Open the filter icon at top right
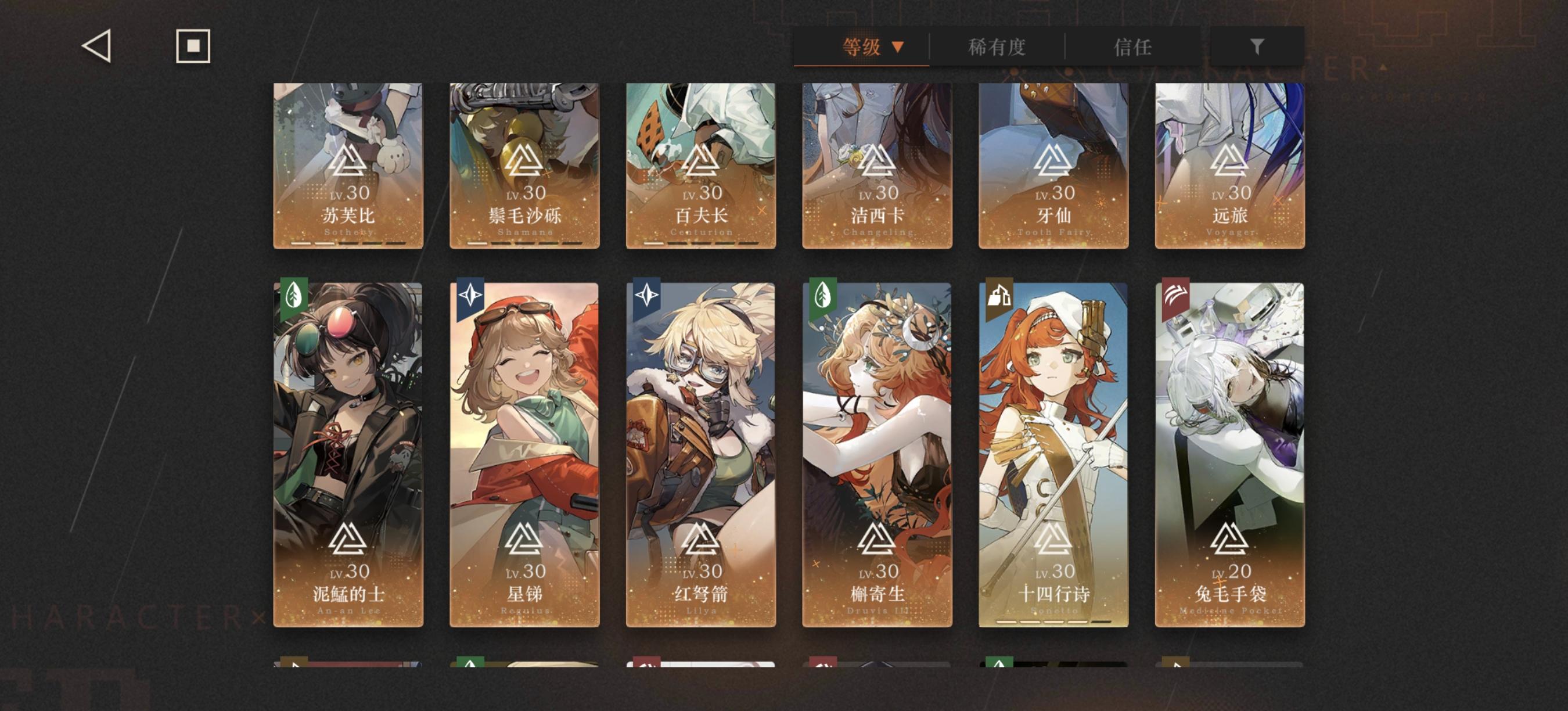The height and width of the screenshot is (711, 1568). pos(1258,46)
